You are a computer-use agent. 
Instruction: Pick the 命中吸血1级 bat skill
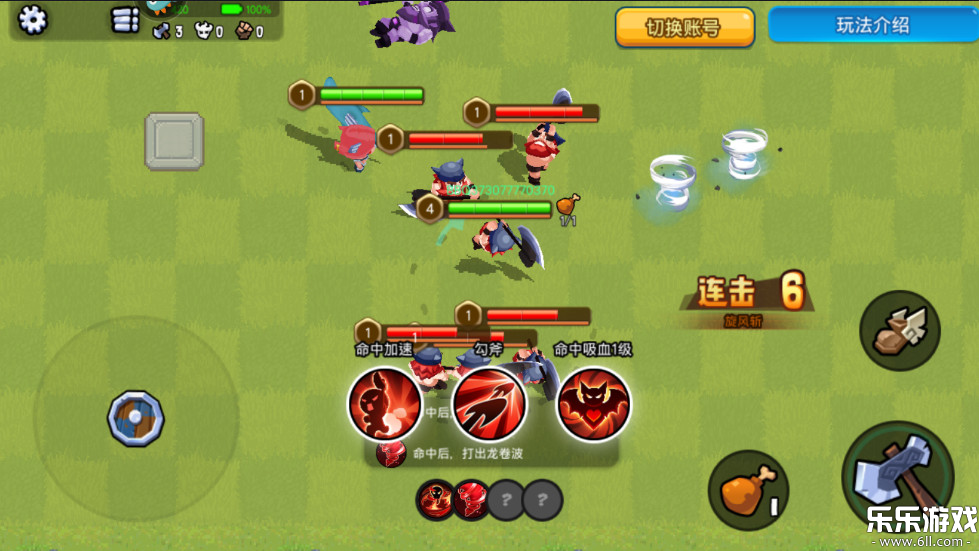(x=594, y=403)
